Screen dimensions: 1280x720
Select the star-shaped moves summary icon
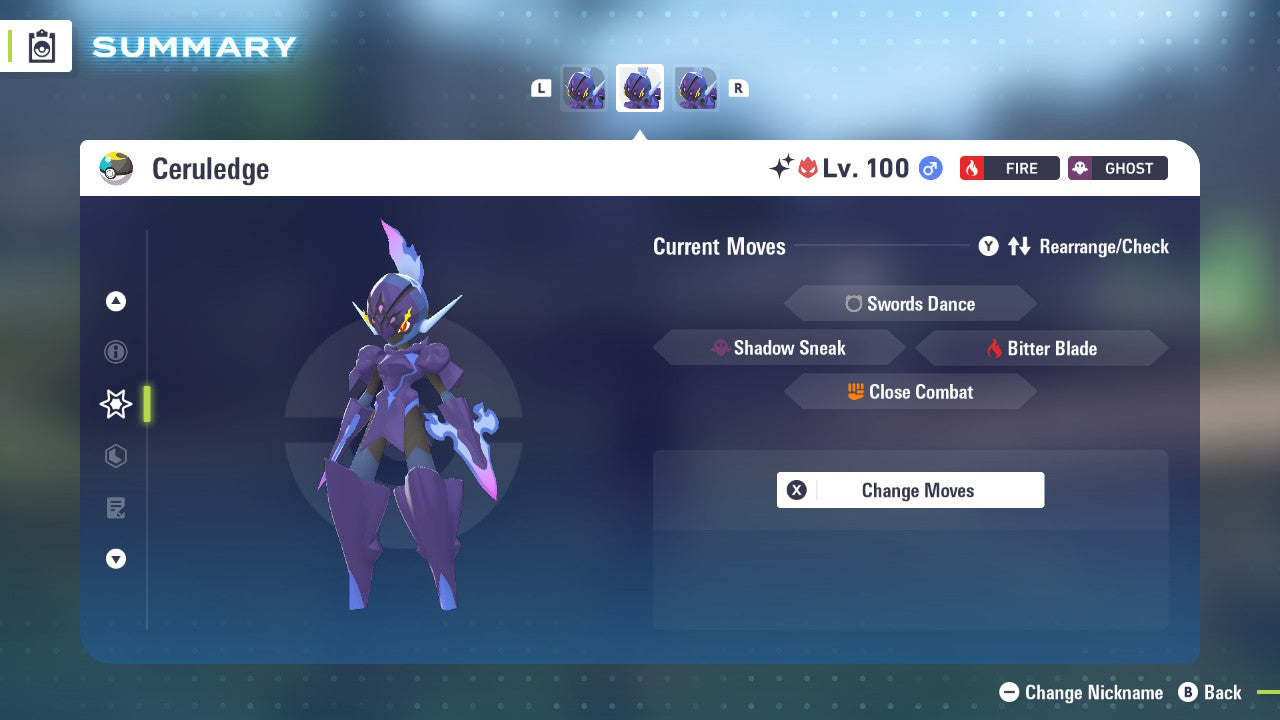pos(115,404)
